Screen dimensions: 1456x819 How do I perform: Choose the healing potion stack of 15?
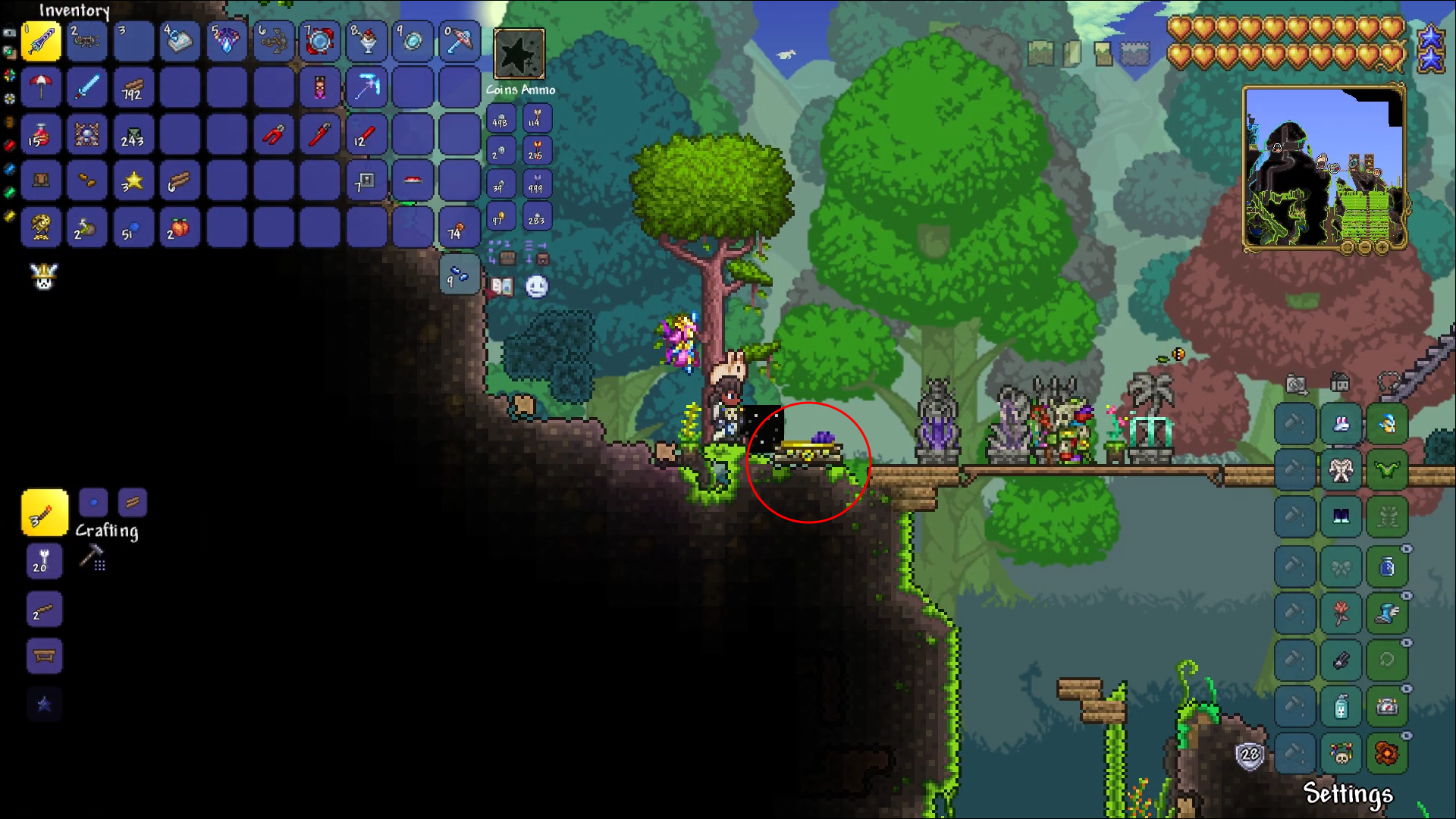[x=41, y=135]
